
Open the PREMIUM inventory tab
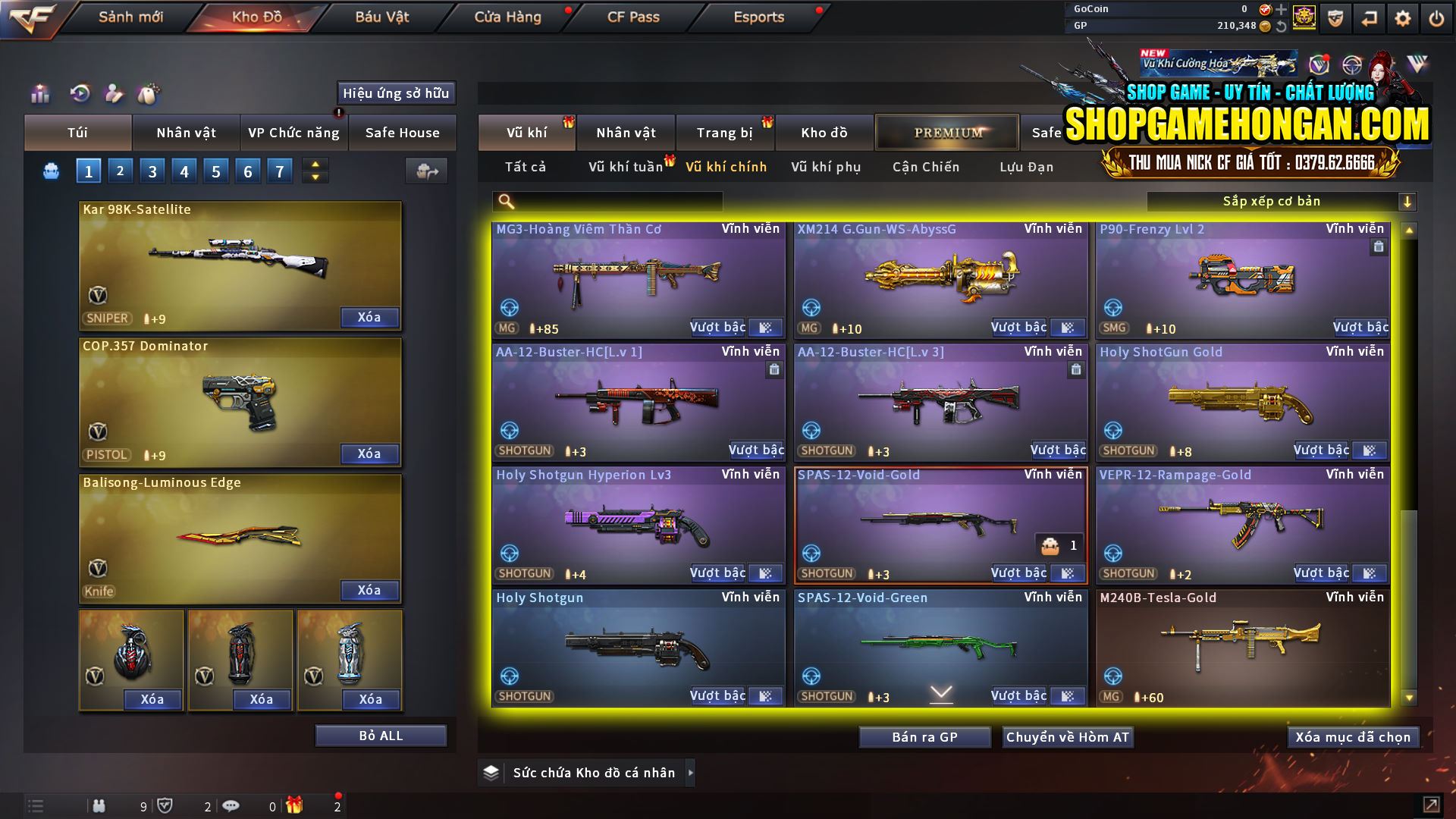pos(947,132)
